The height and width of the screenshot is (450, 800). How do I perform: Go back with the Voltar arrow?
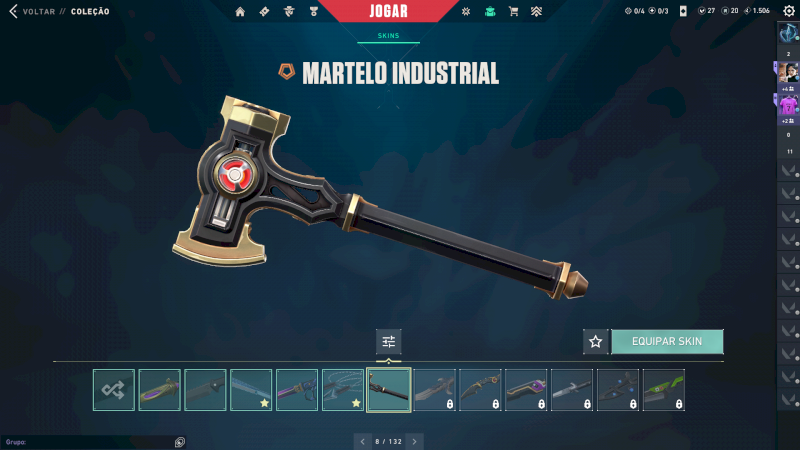click(13, 11)
